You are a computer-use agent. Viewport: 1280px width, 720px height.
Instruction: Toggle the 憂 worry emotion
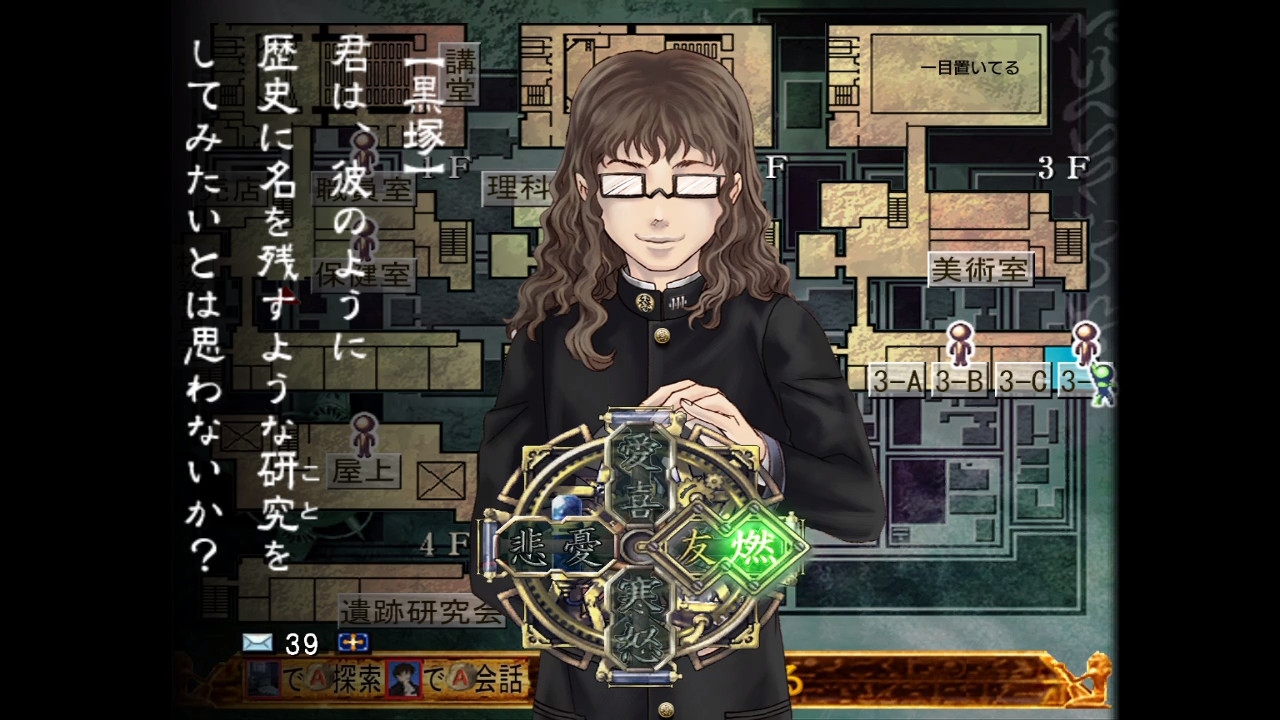pyautogui.click(x=584, y=543)
